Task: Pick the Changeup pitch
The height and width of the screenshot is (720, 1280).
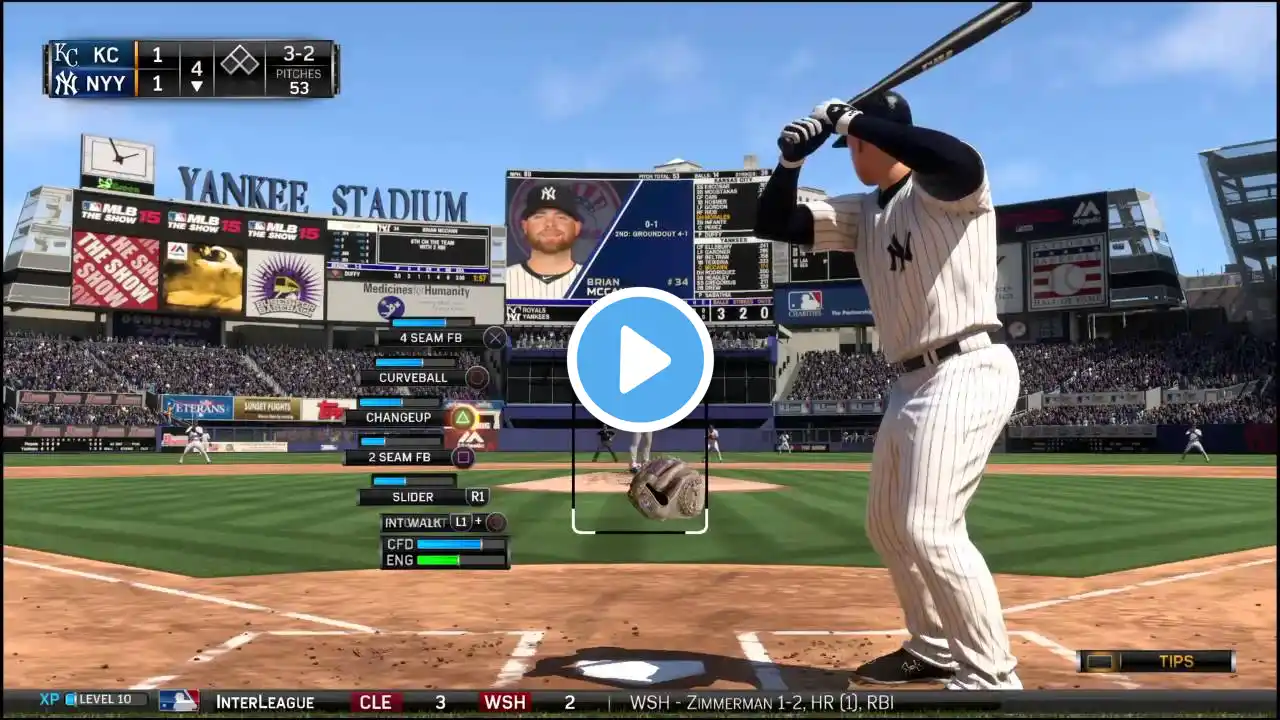Action: (399, 418)
